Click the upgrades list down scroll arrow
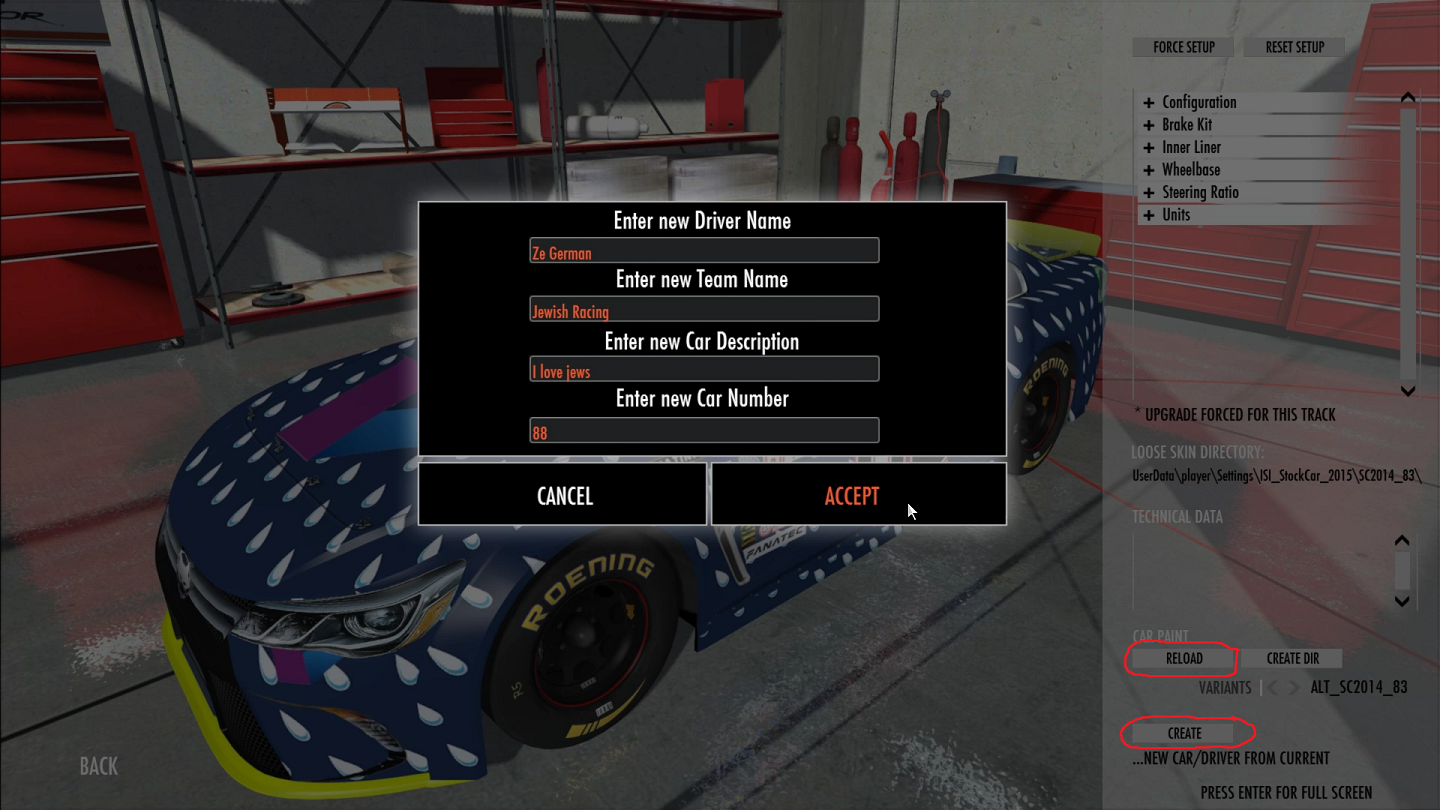 pos(1407,391)
